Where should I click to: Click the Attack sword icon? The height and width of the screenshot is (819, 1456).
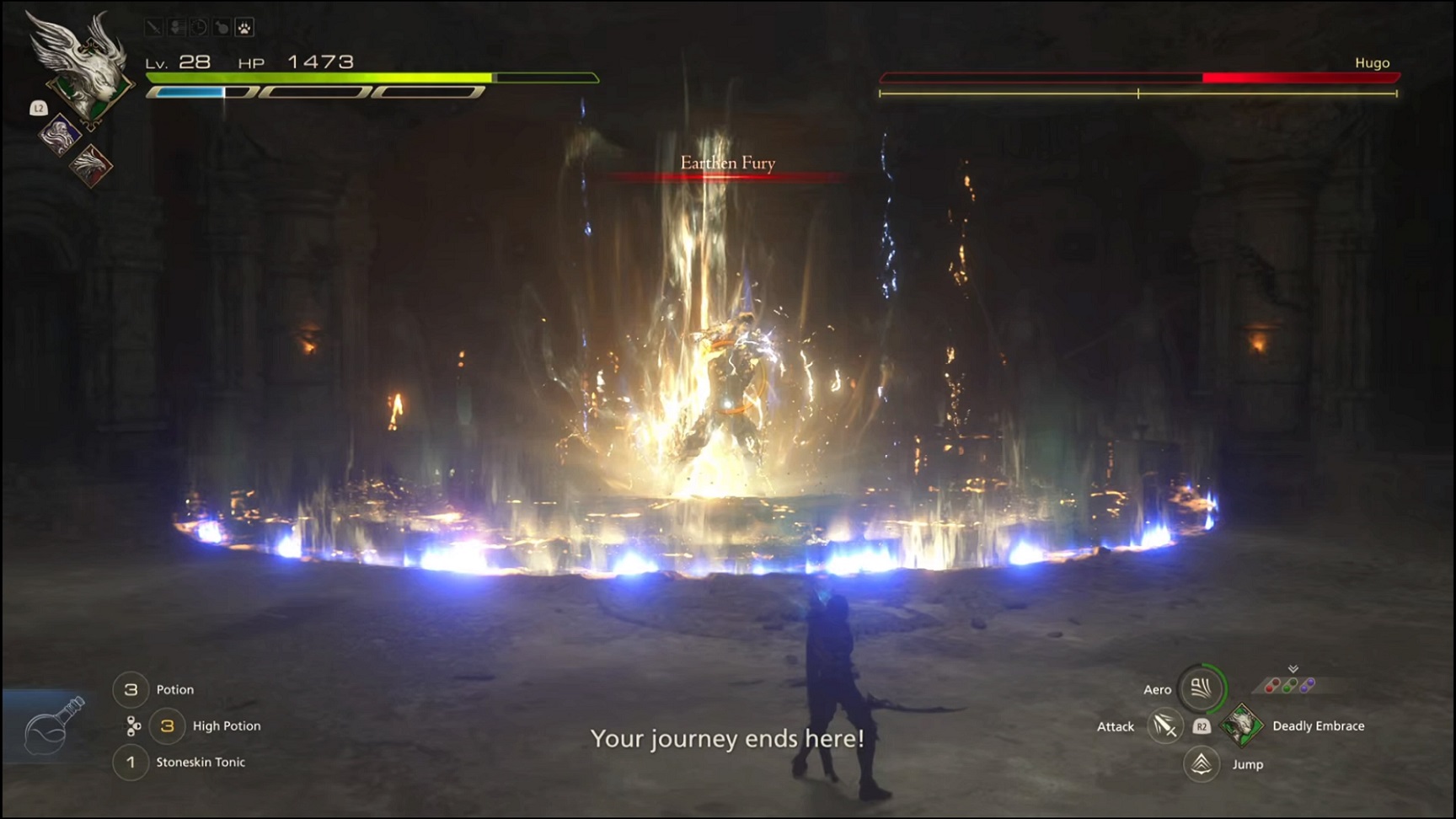click(x=1166, y=726)
